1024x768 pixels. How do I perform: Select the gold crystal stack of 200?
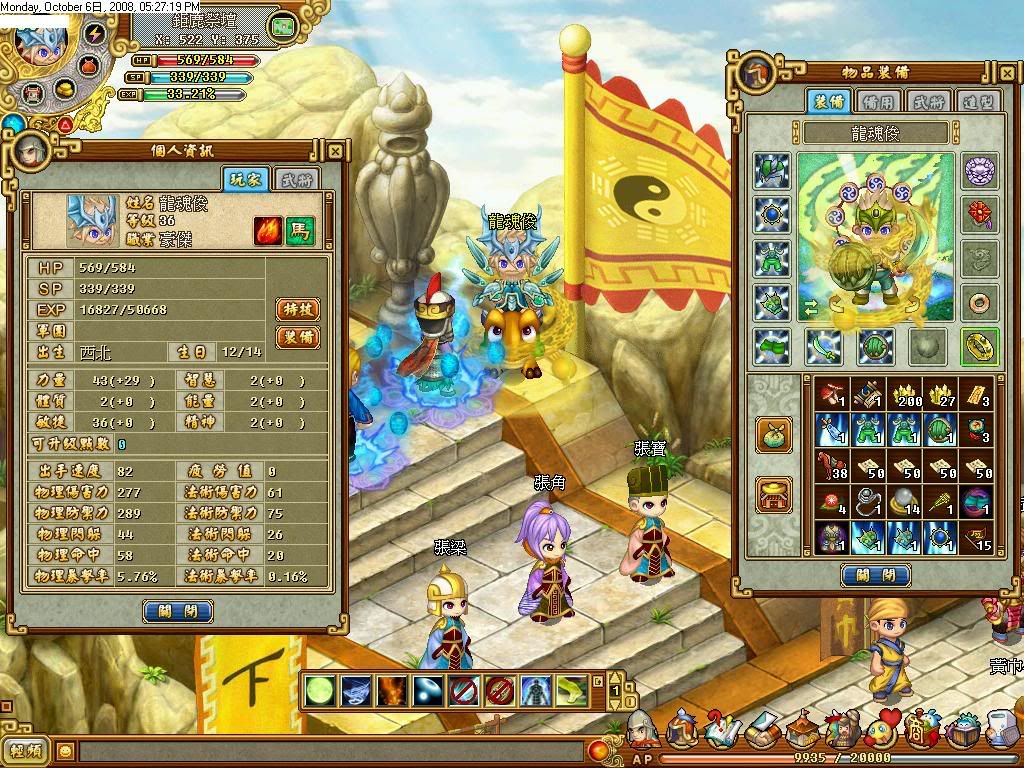pyautogui.click(x=904, y=393)
